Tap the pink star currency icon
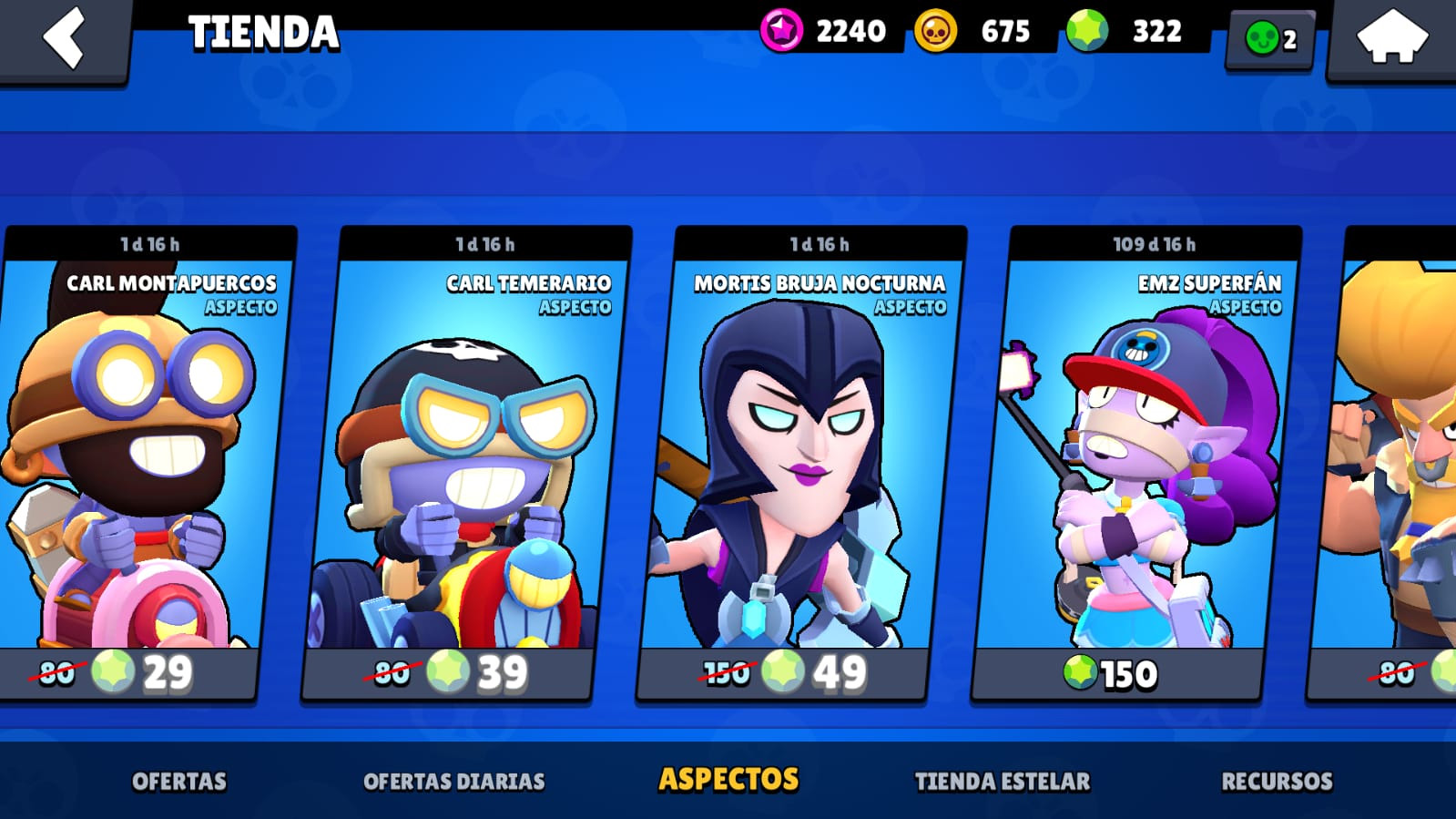This screenshot has height=819, width=1456. click(x=781, y=31)
